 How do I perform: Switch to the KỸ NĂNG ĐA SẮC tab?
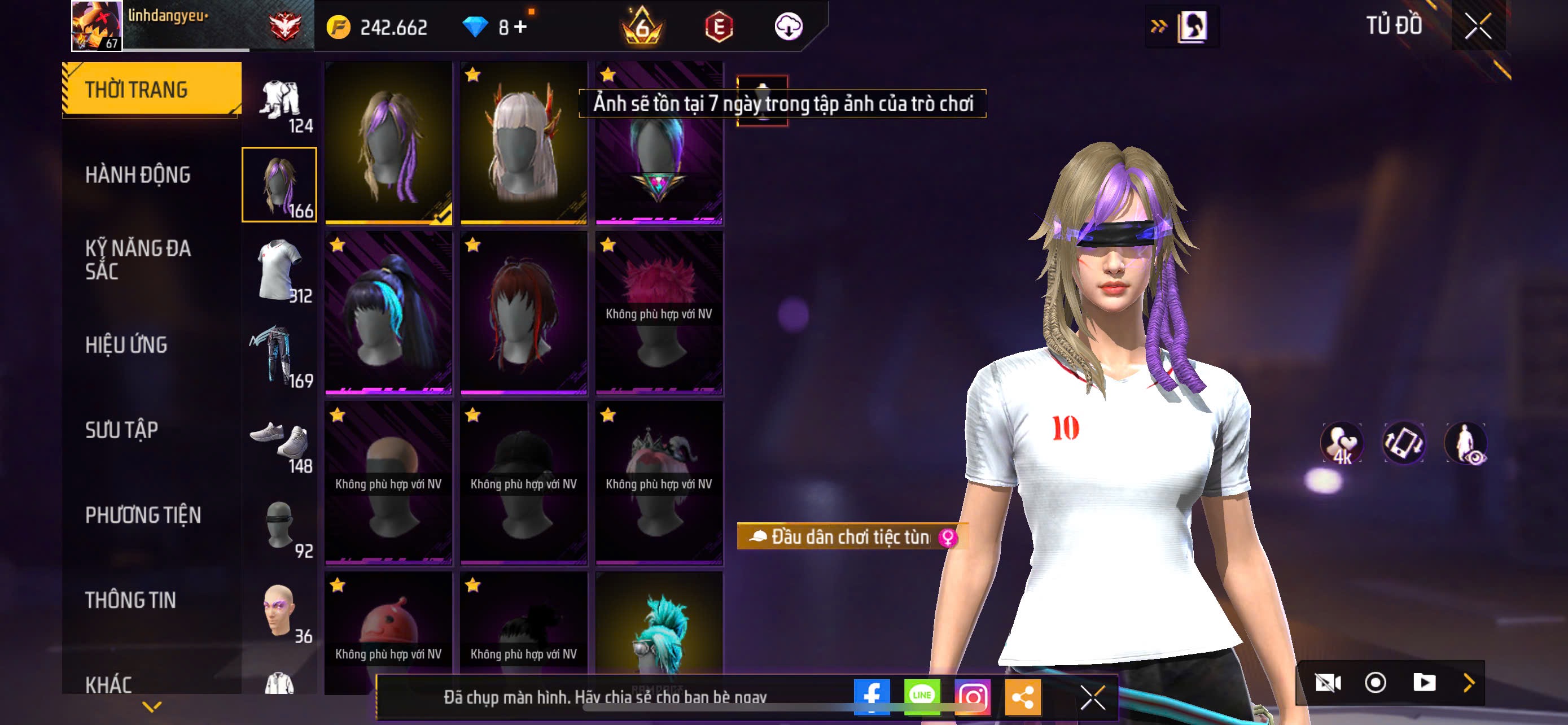click(138, 260)
